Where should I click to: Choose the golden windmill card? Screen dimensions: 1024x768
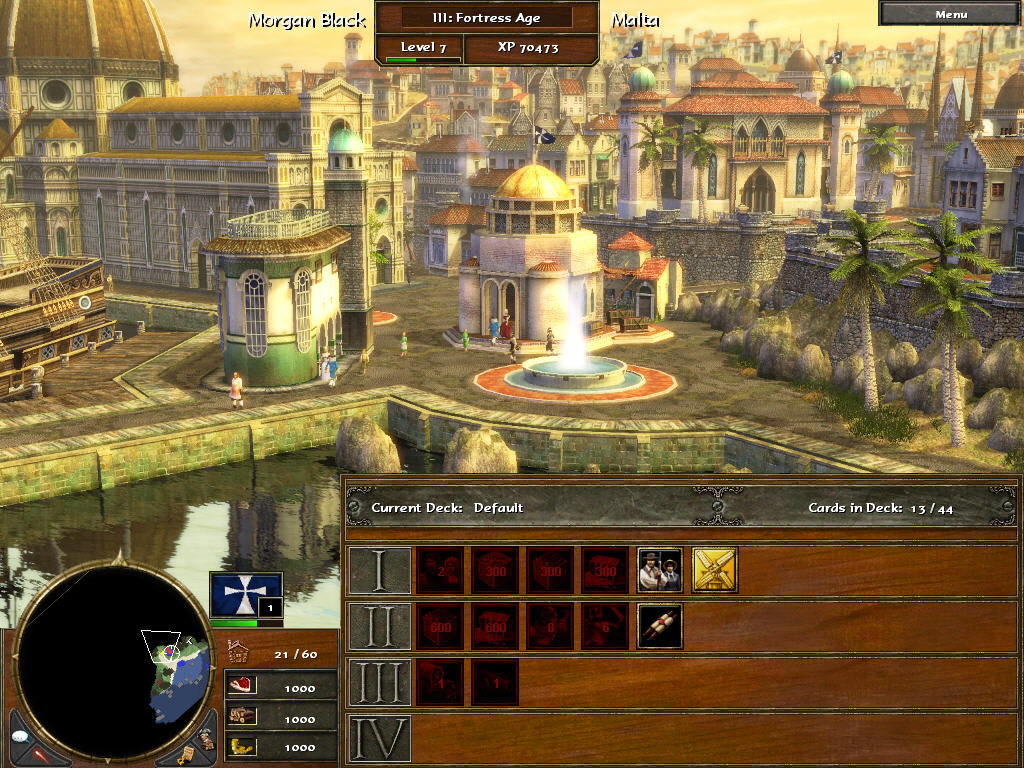(715, 570)
